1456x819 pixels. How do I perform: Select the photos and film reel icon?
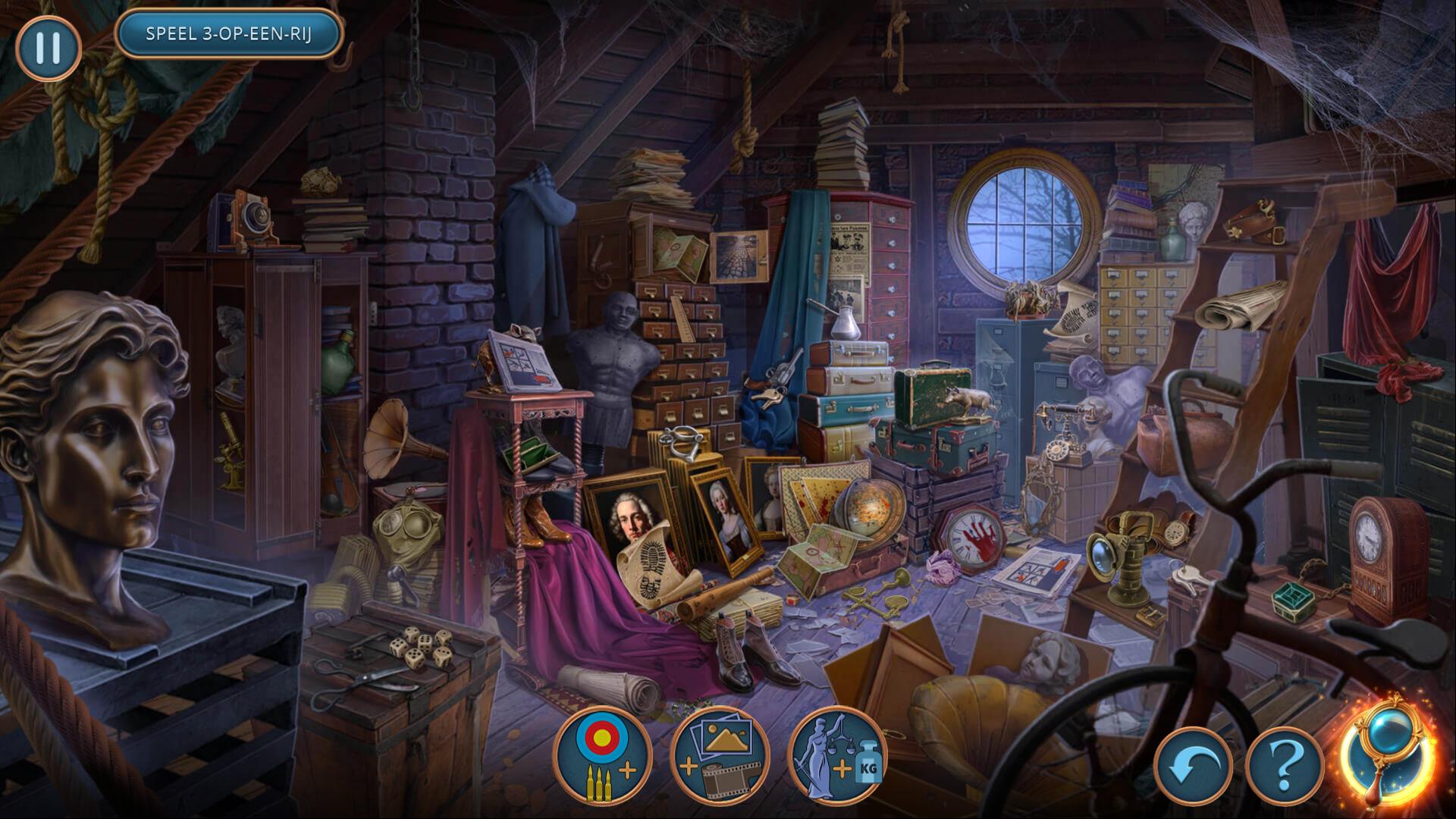pyautogui.click(x=720, y=755)
